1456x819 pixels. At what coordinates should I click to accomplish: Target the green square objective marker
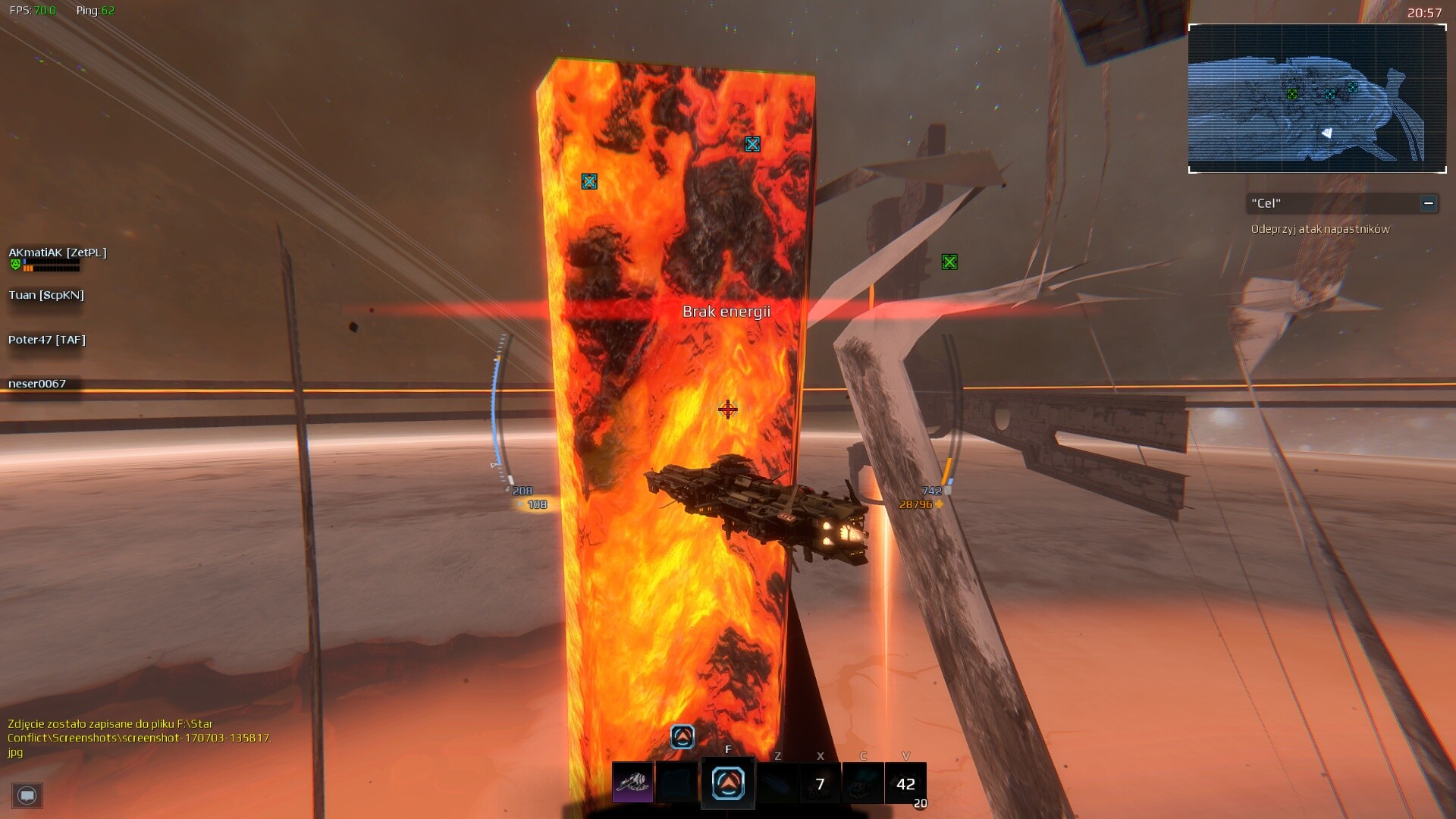949,262
